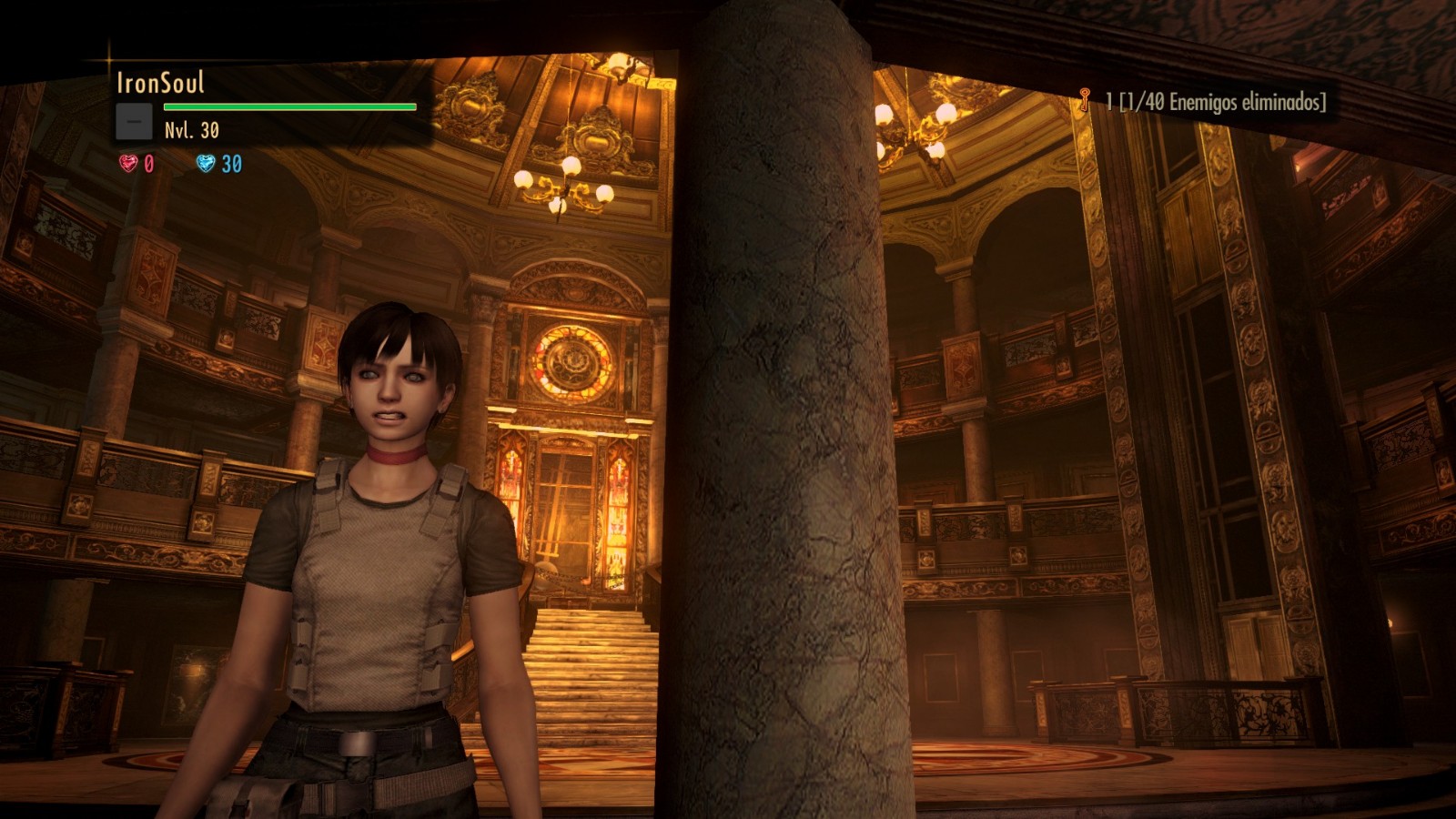
Task: Click the IronSoul player name
Action: [x=160, y=83]
